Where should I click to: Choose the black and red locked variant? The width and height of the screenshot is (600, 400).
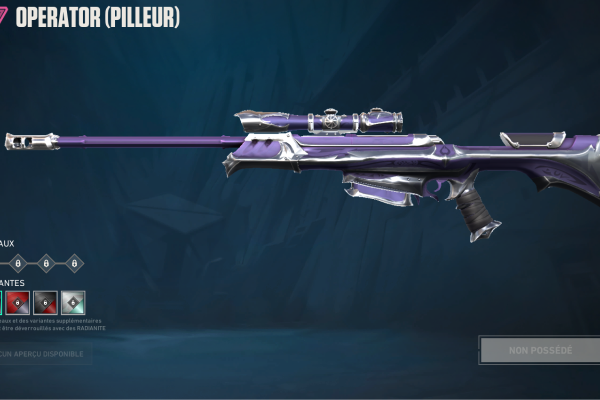tap(45, 302)
